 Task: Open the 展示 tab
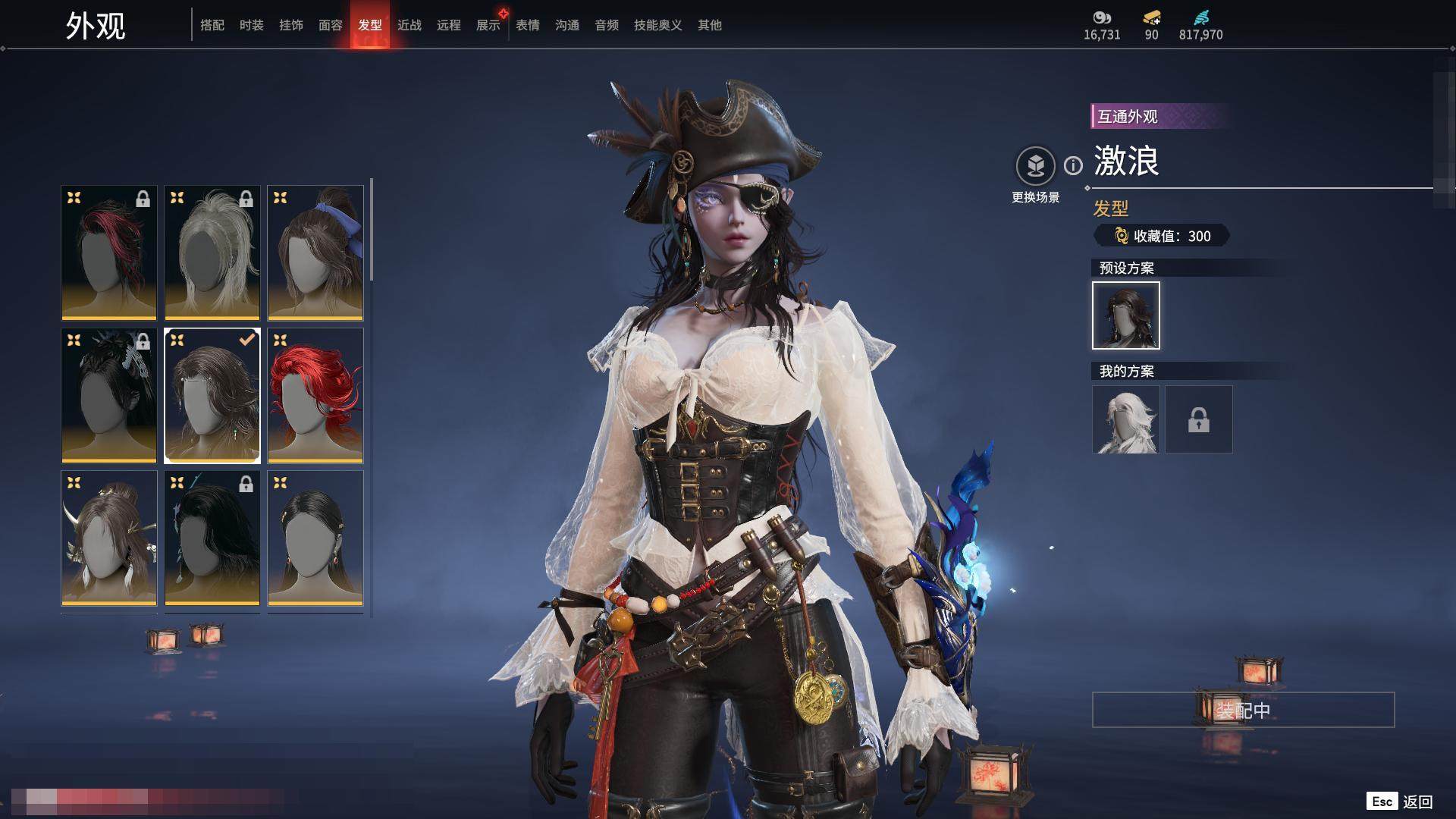pyautogui.click(x=488, y=25)
